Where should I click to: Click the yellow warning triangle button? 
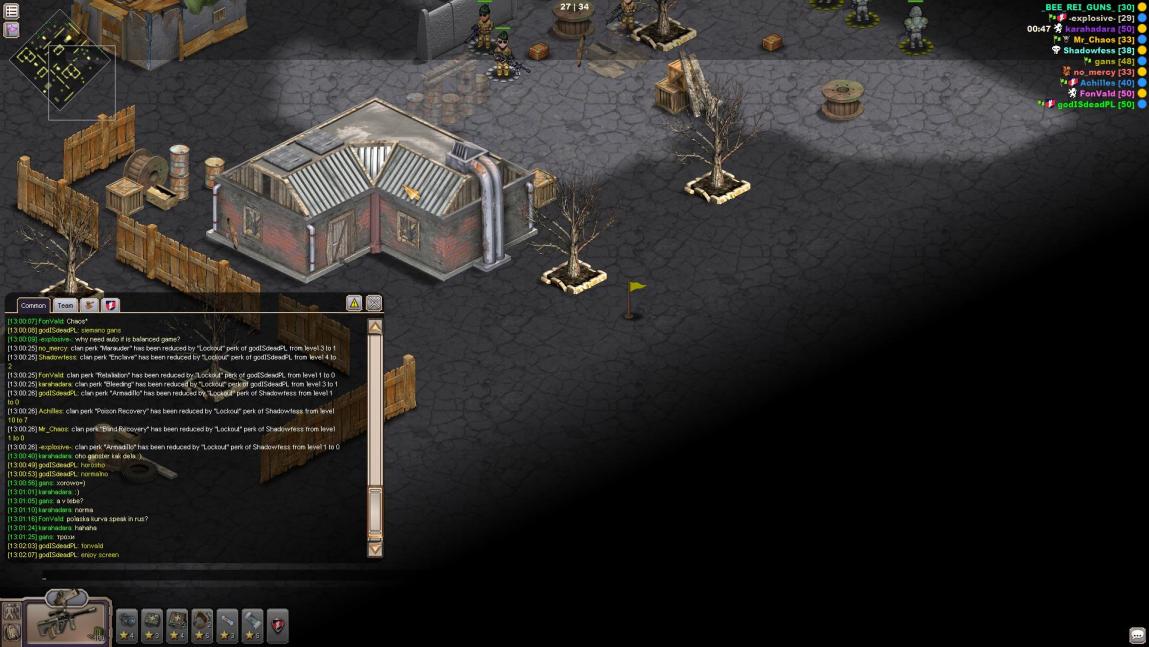[x=354, y=303]
